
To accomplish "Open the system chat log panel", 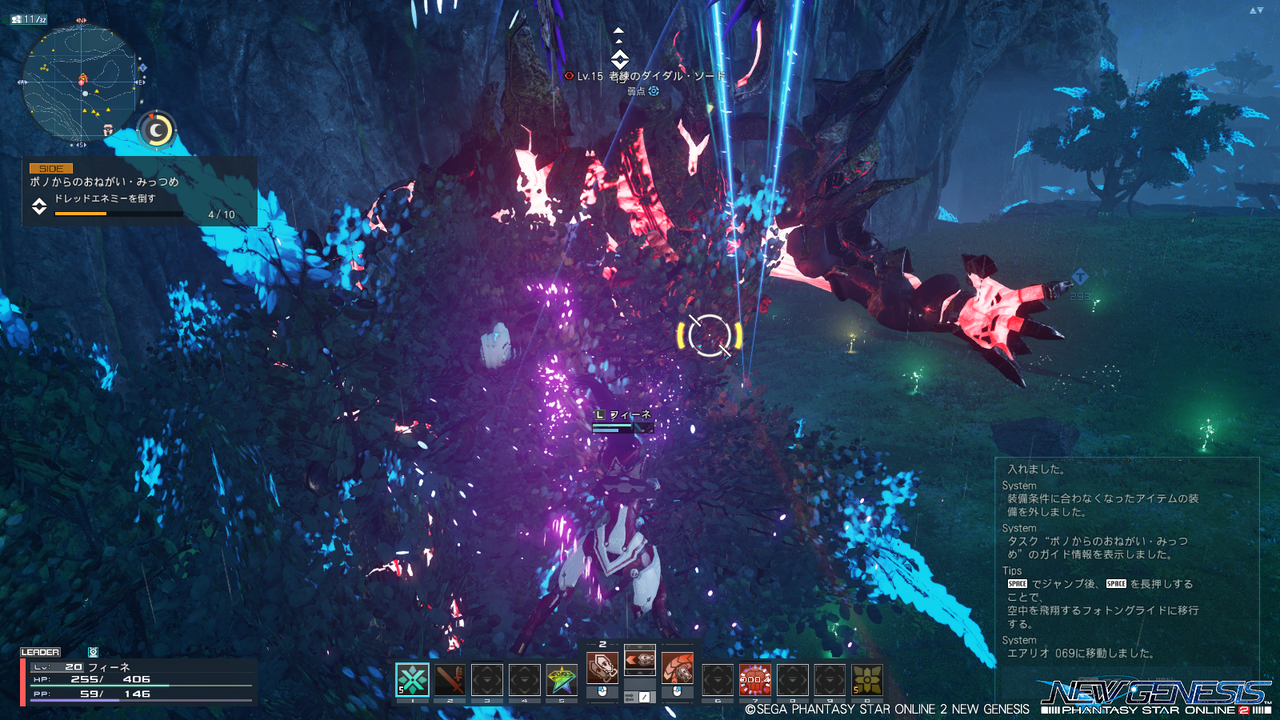I will point(1126,565).
